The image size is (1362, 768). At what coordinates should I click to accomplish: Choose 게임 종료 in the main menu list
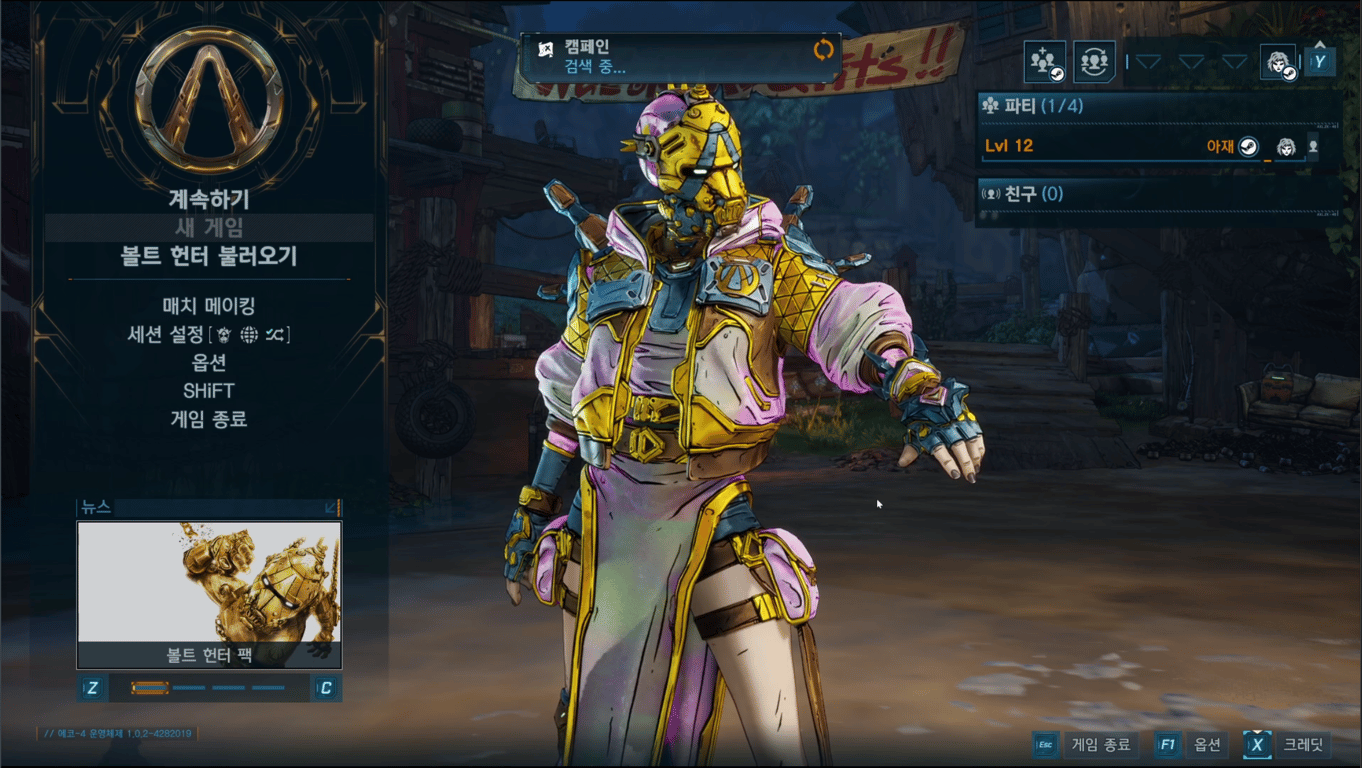[208, 419]
